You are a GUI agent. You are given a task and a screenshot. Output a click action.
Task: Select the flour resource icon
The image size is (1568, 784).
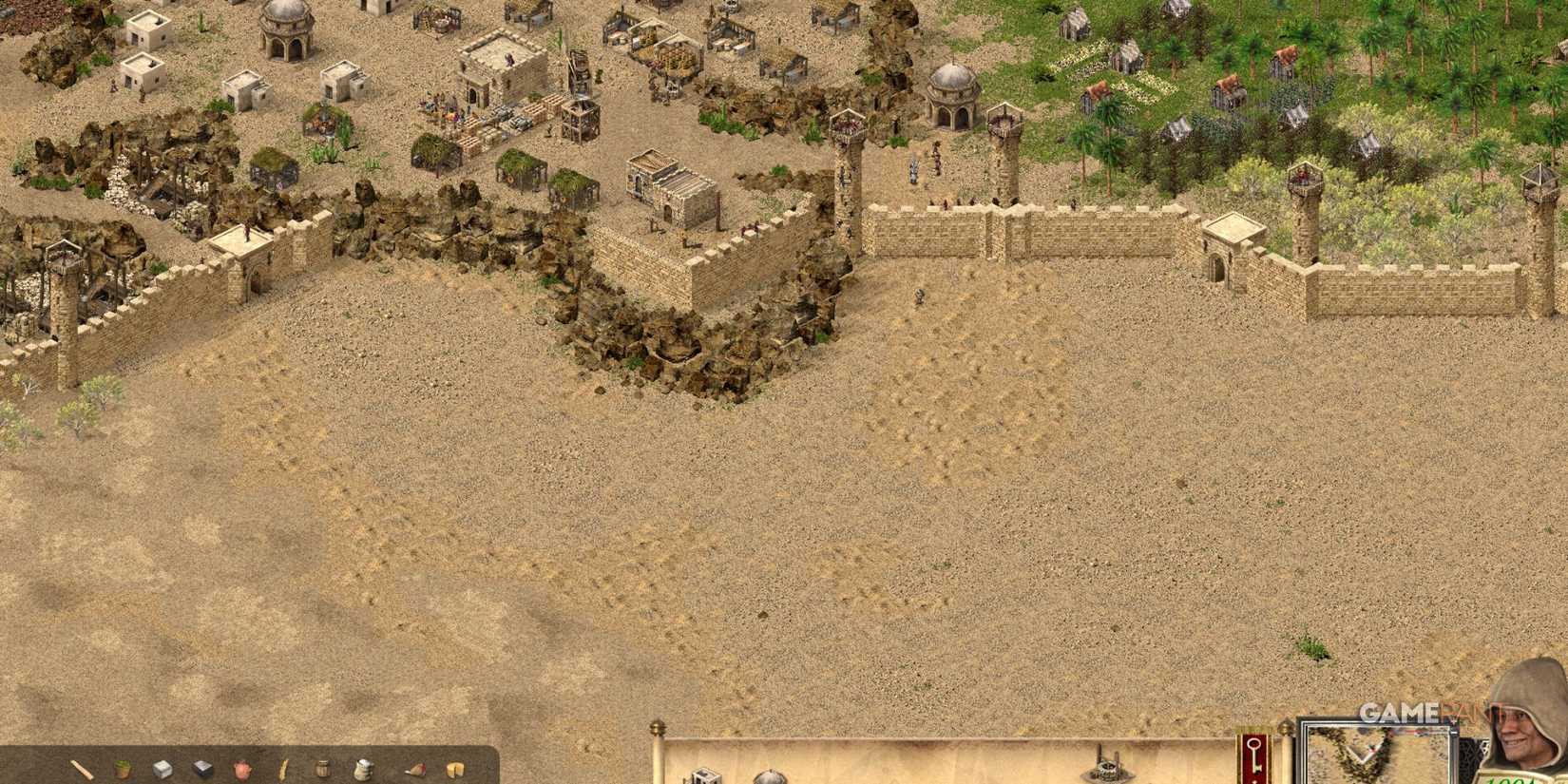tap(363, 768)
